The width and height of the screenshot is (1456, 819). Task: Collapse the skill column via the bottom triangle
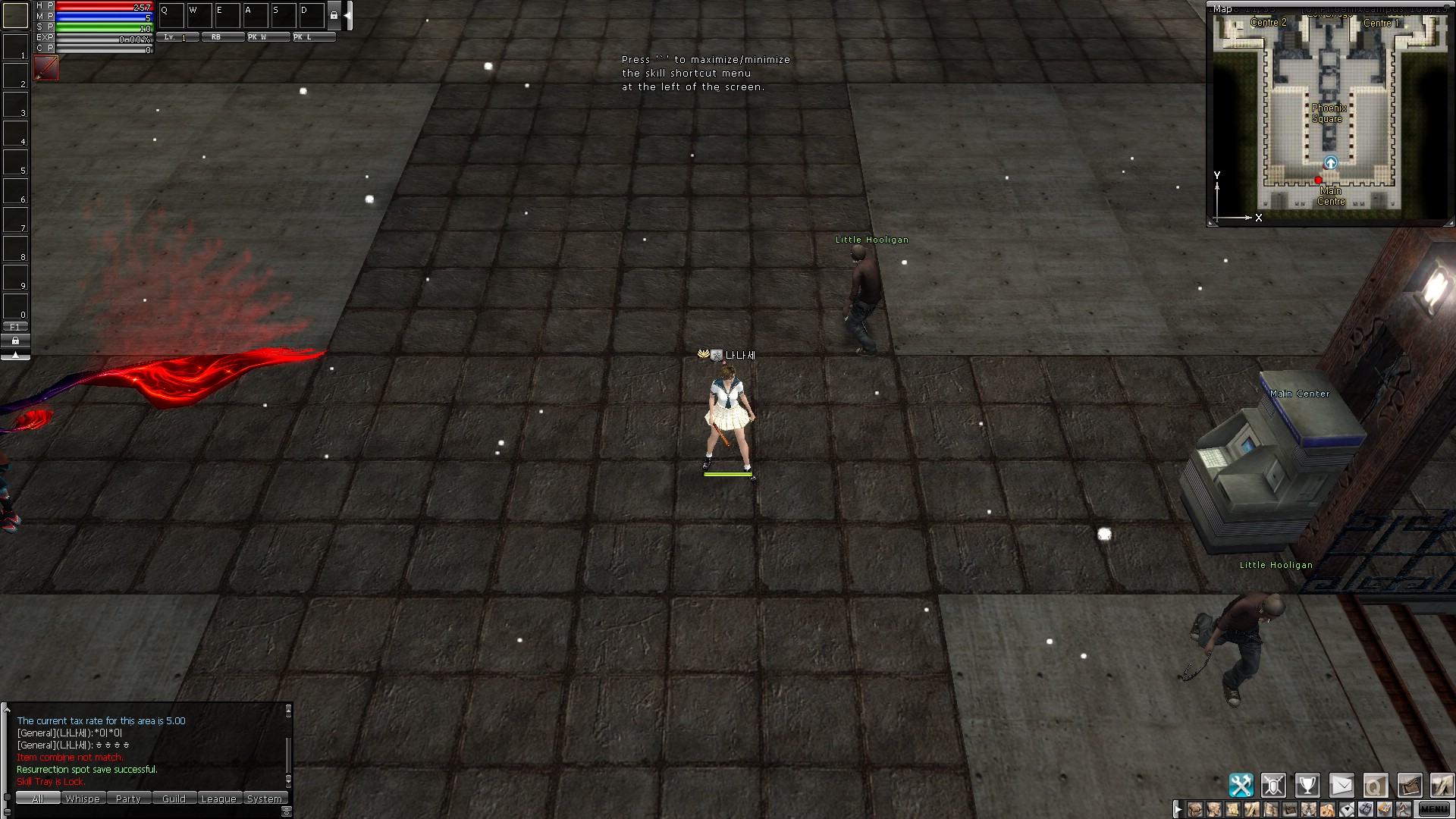pyautogui.click(x=15, y=355)
